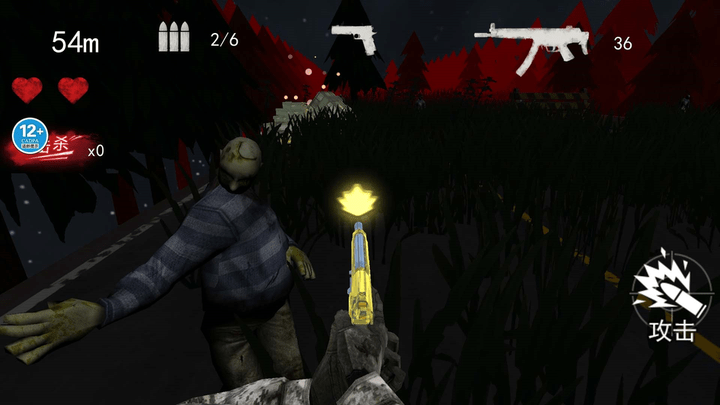Select the submachine gun weapon icon
Image resolution: width=720 pixels, height=405 pixels.
(x=530, y=45)
